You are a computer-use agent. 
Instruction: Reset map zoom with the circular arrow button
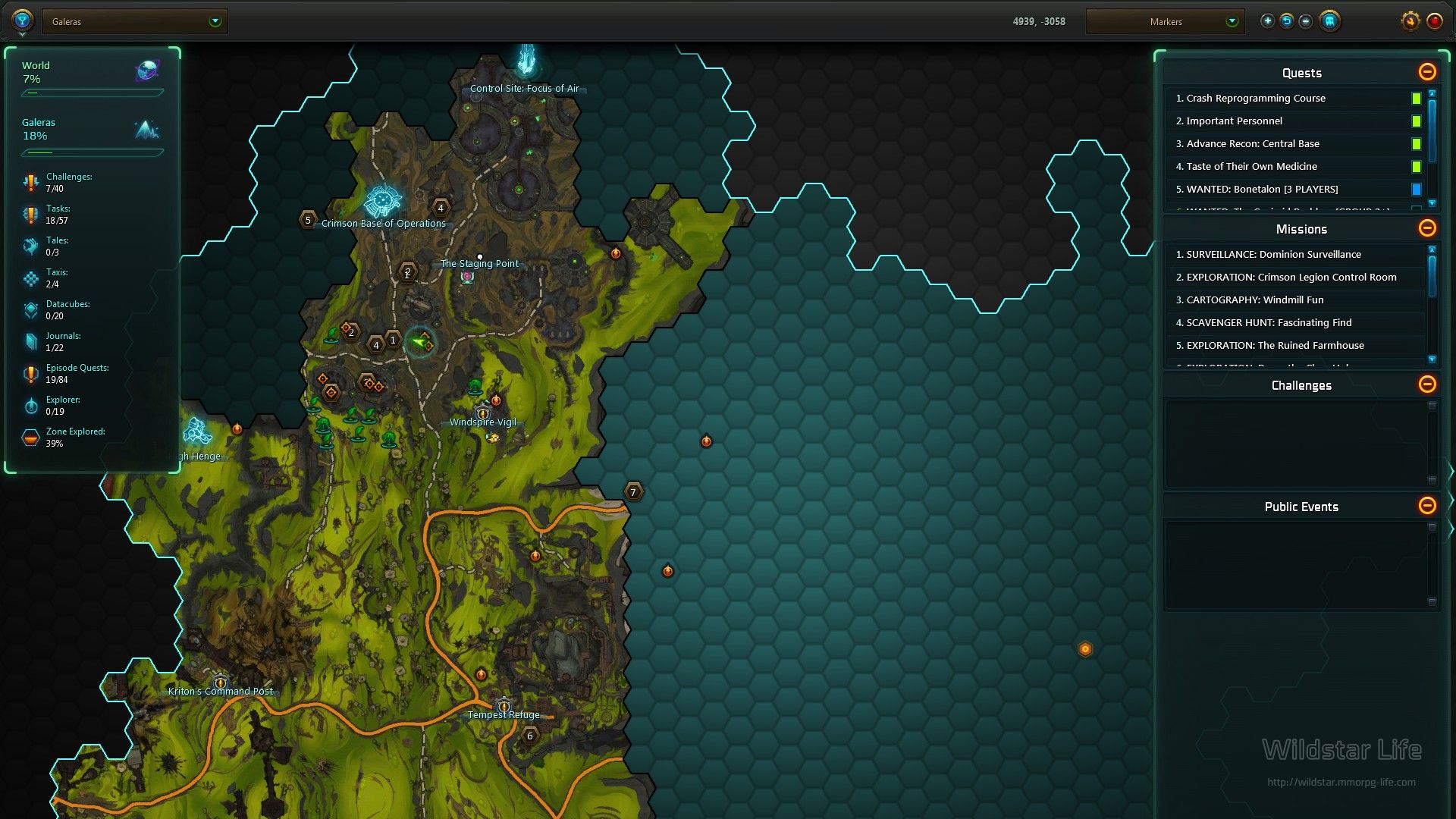click(1286, 21)
